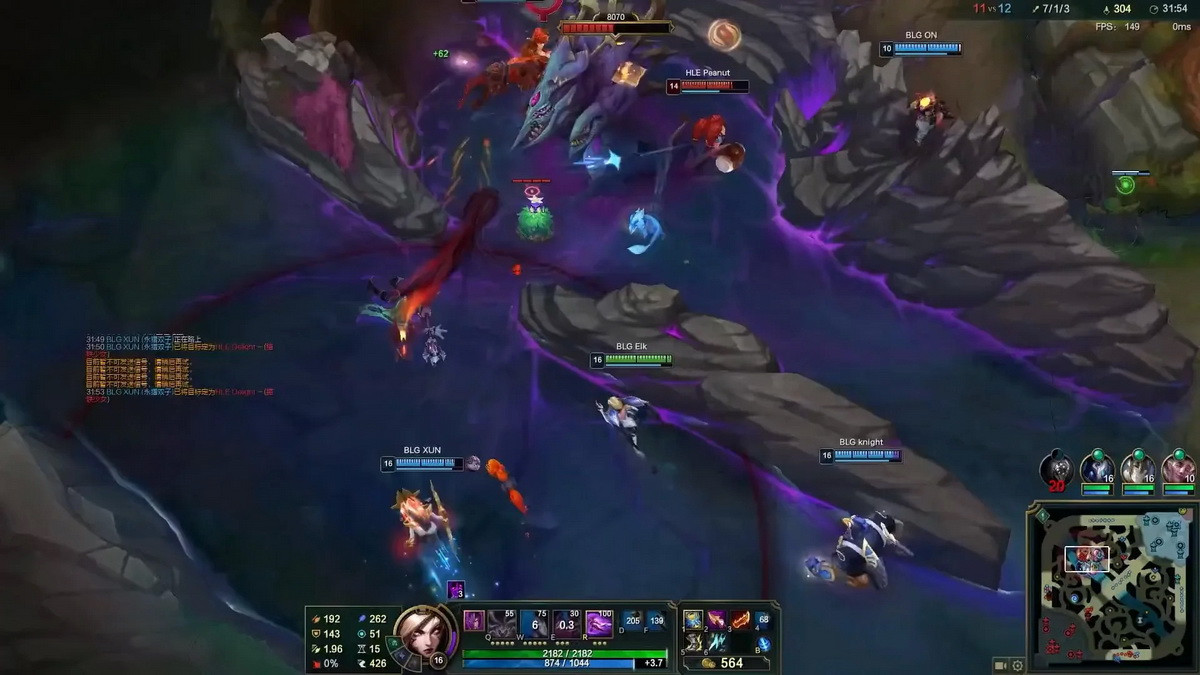The image size is (1200, 675).
Task: Select the F summoner spell
Action: [656, 621]
